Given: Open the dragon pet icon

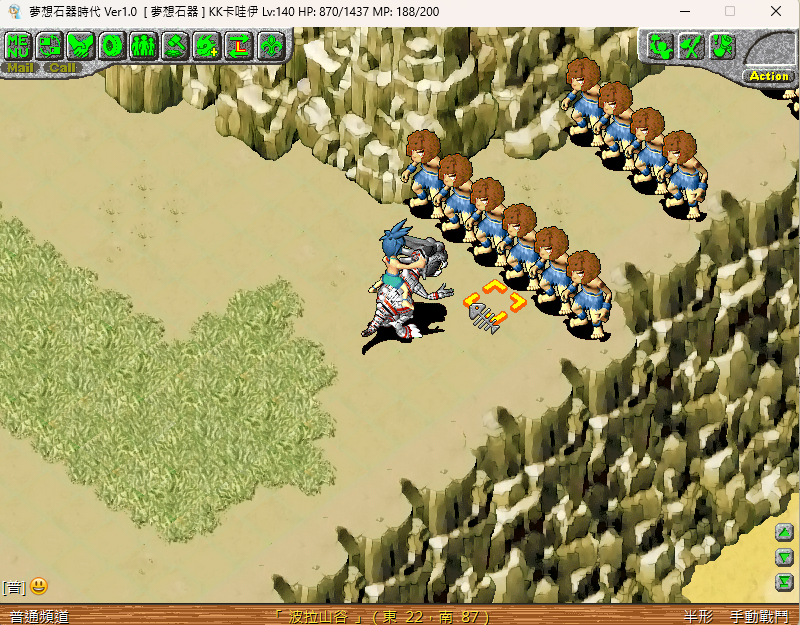Looking at the screenshot, I should 206,45.
